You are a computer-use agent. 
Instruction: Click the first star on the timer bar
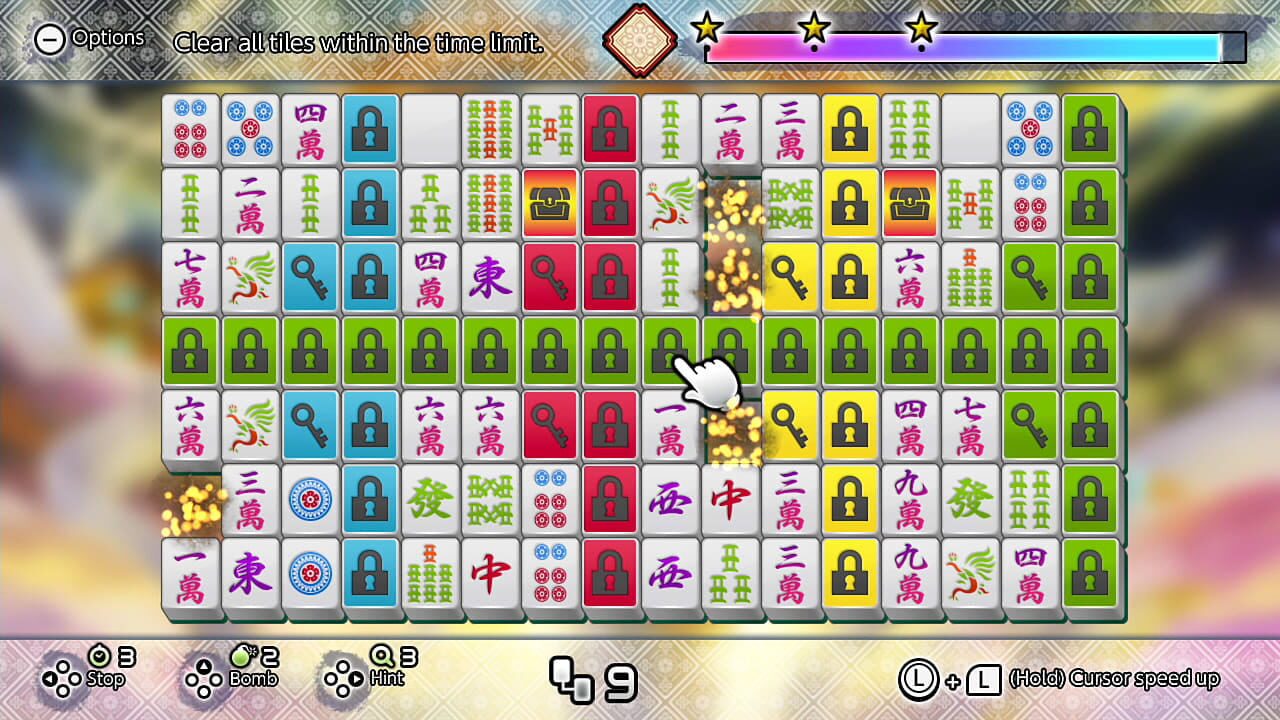pos(707,30)
